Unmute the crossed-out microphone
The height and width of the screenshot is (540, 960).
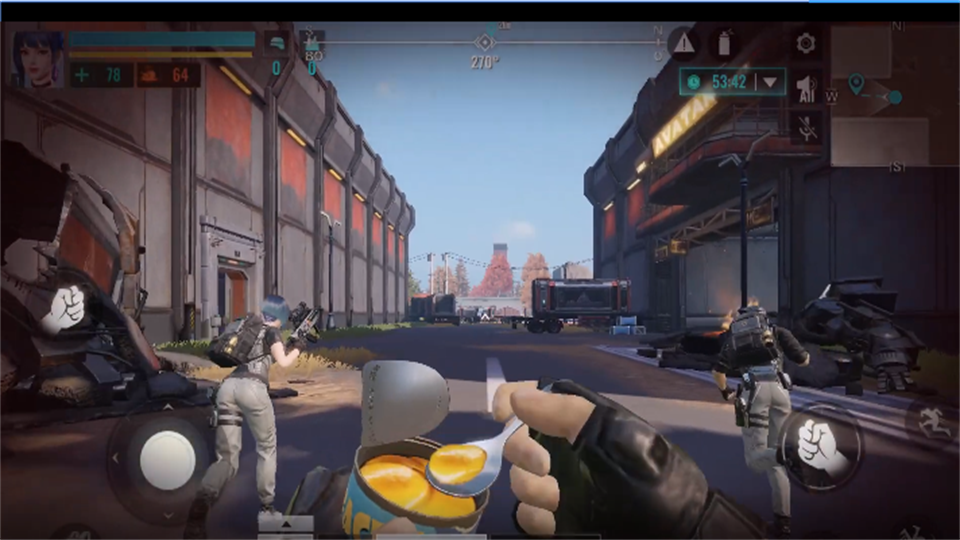(x=806, y=127)
